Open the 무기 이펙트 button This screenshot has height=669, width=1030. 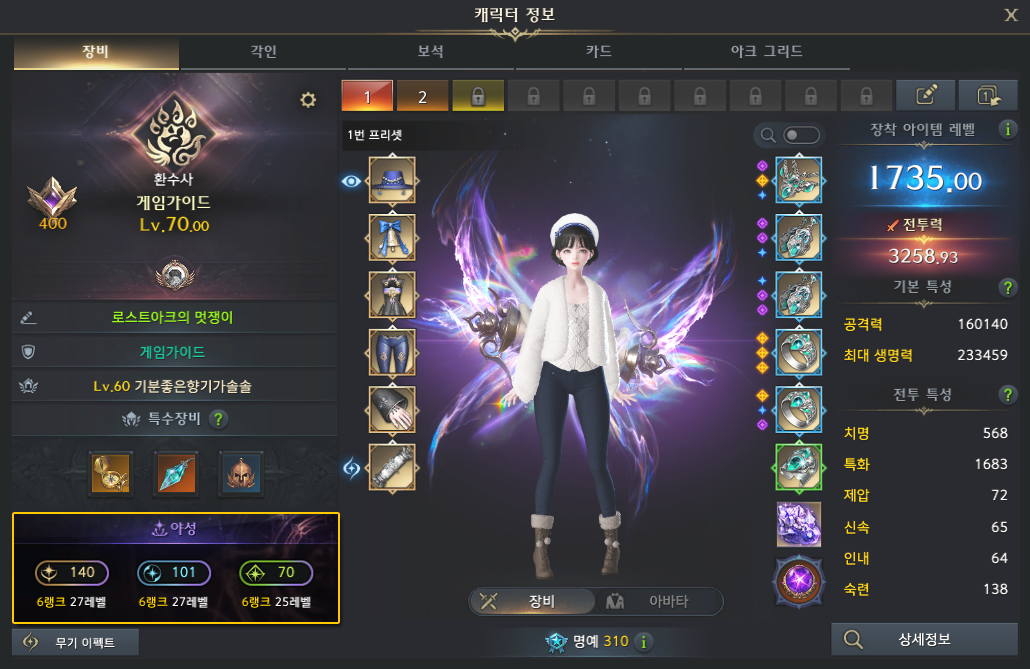76,642
